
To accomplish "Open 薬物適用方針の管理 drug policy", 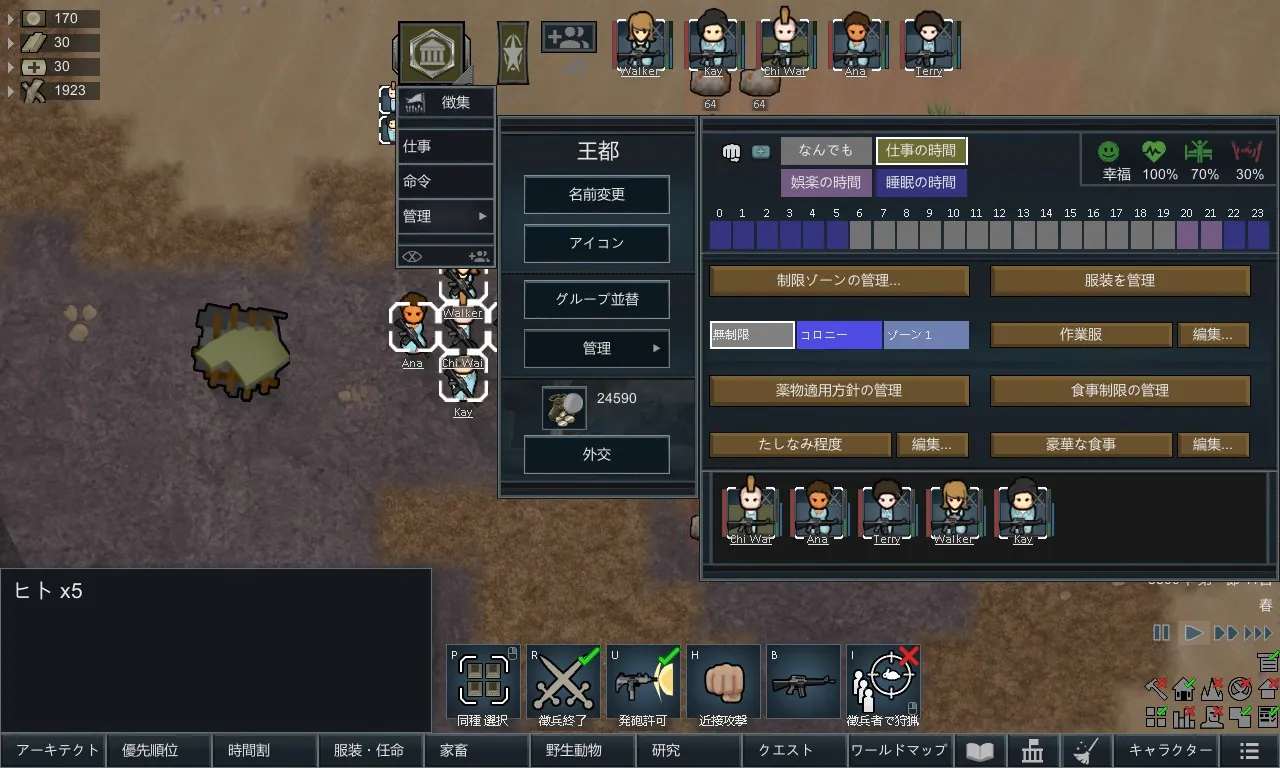I will 839,390.
